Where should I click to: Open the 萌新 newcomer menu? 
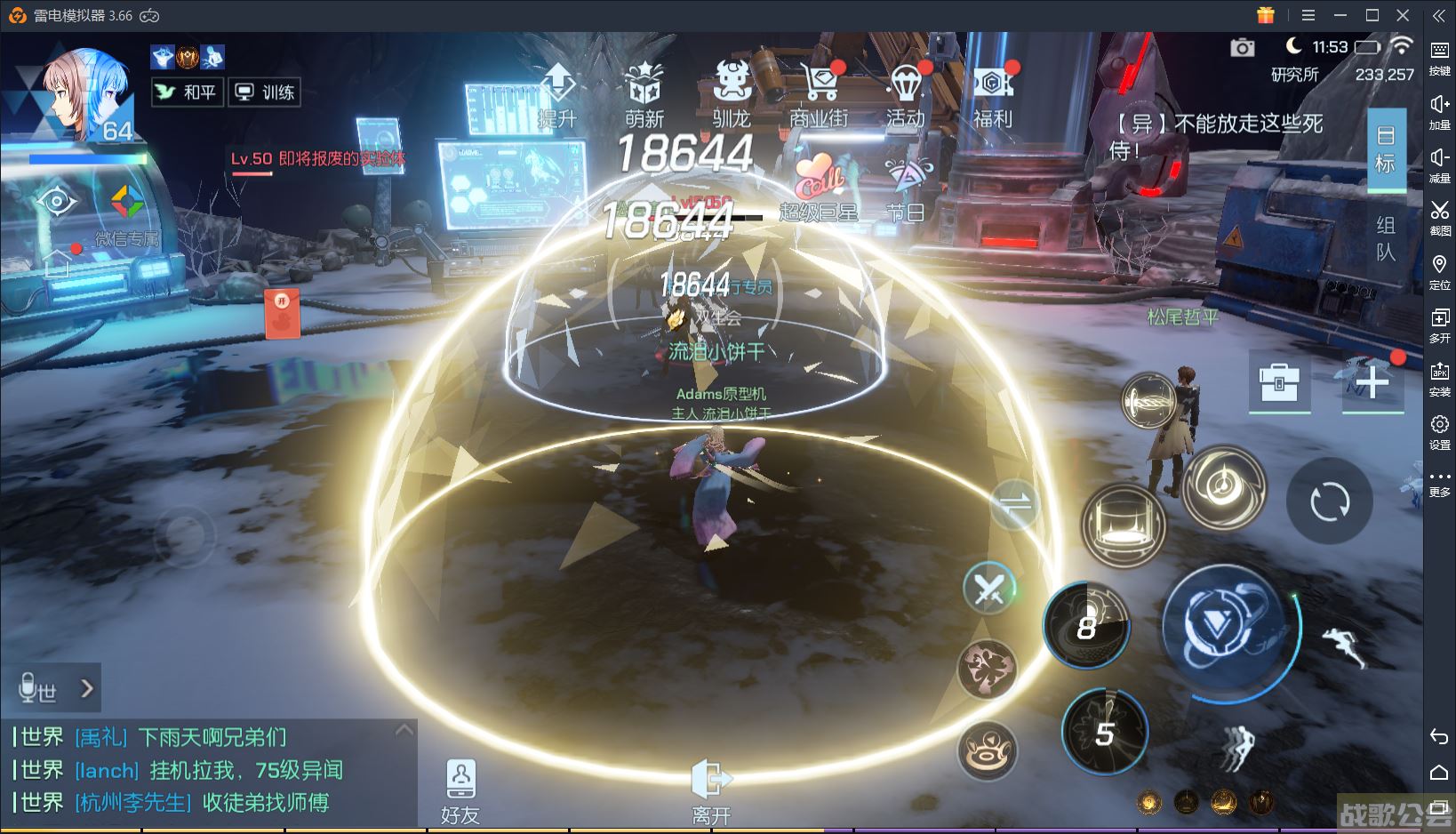pyautogui.click(x=644, y=94)
